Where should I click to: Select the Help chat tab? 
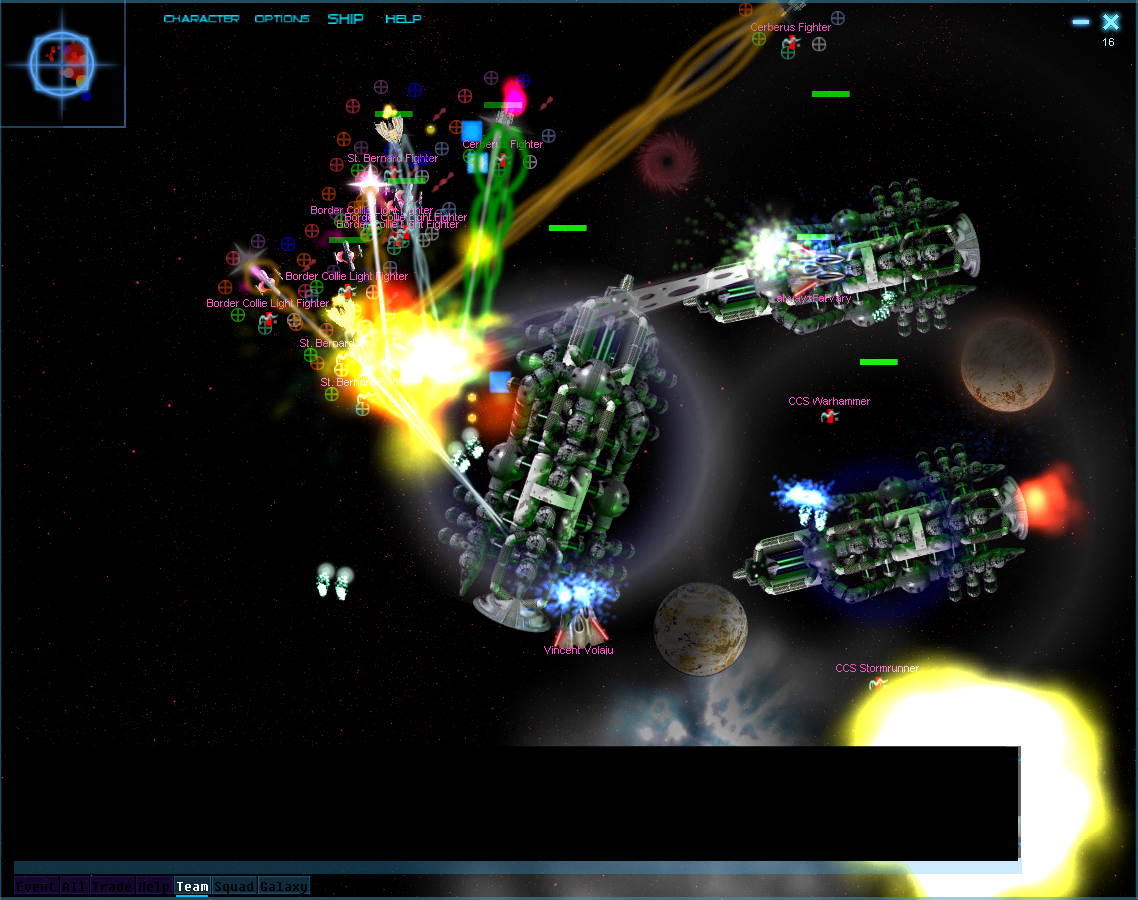pos(153,886)
